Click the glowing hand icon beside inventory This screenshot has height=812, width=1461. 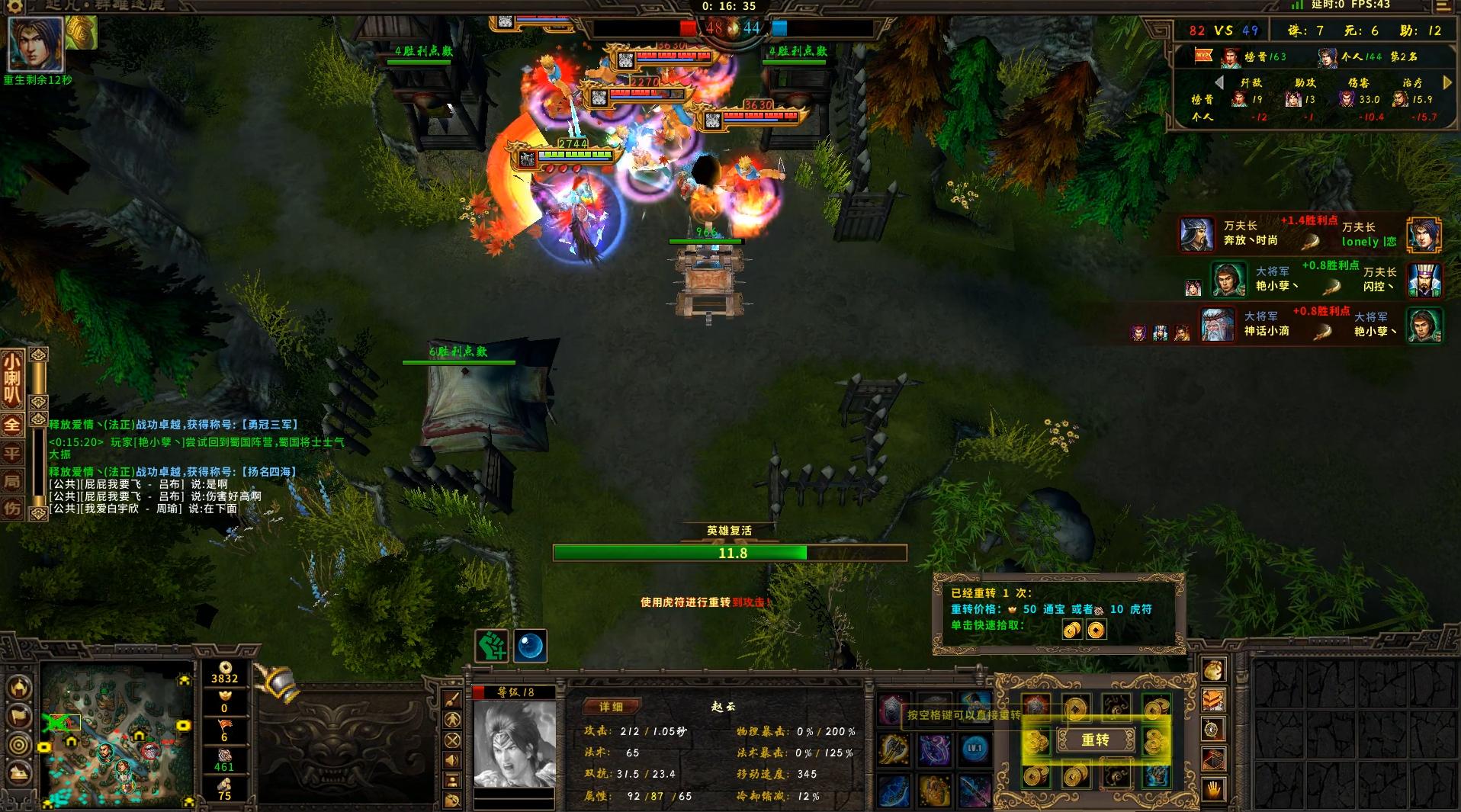pos(1213,790)
